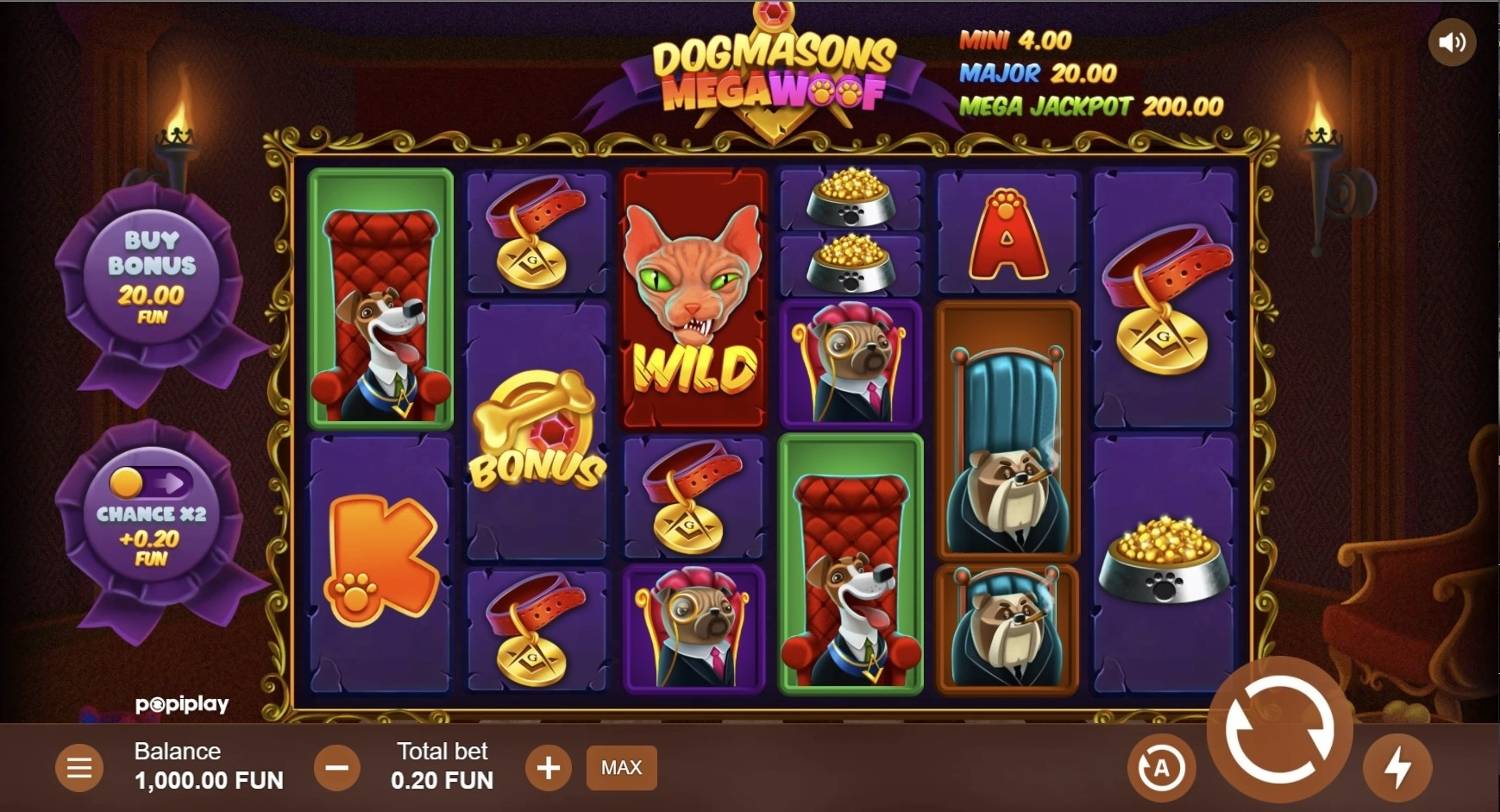Open the hamburger game menu
Screen dimensions: 1500x812
pyautogui.click(x=79, y=767)
